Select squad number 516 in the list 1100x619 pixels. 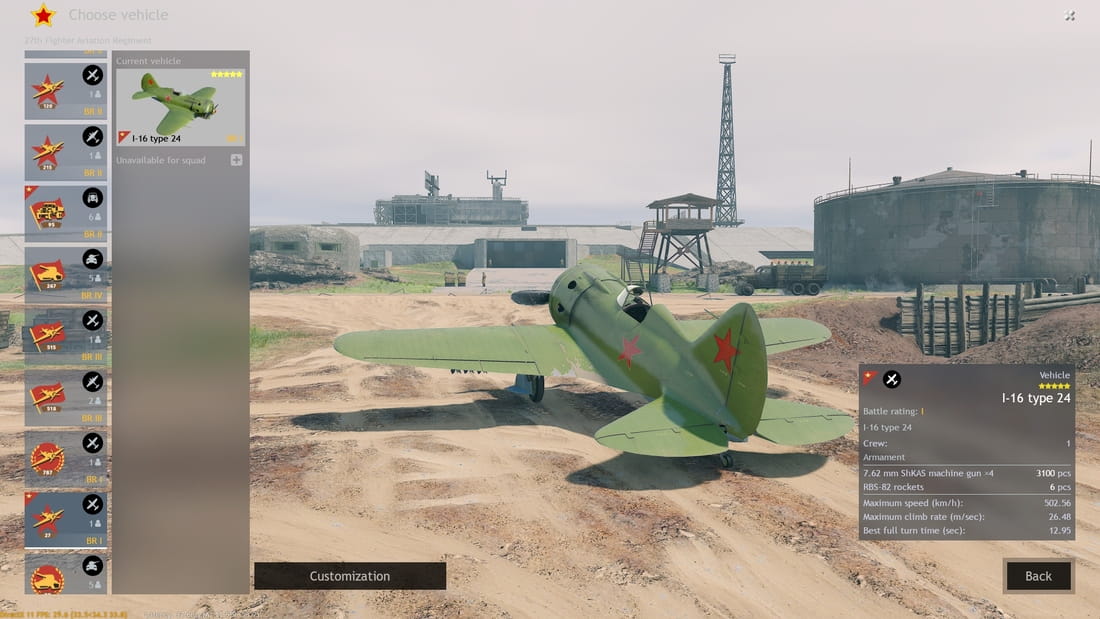click(x=66, y=397)
